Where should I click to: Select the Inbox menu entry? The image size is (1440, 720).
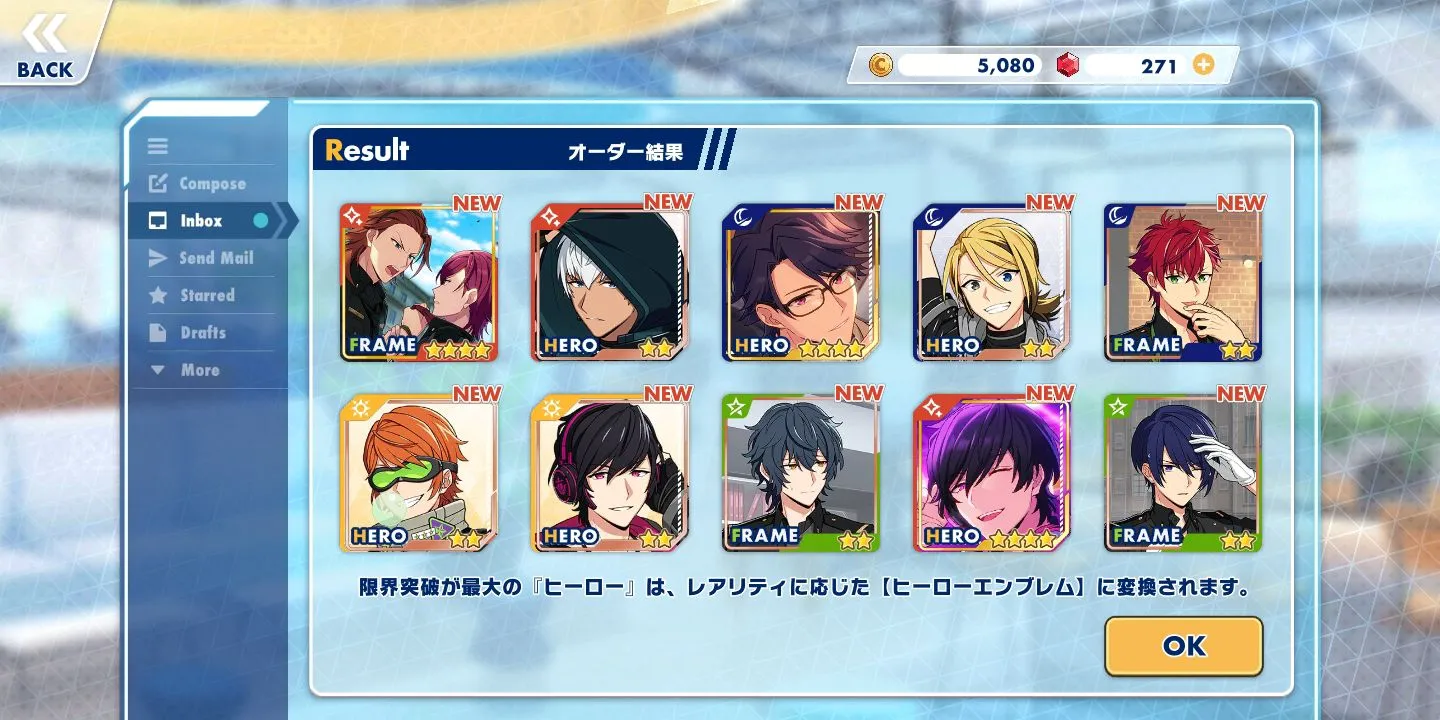point(201,221)
